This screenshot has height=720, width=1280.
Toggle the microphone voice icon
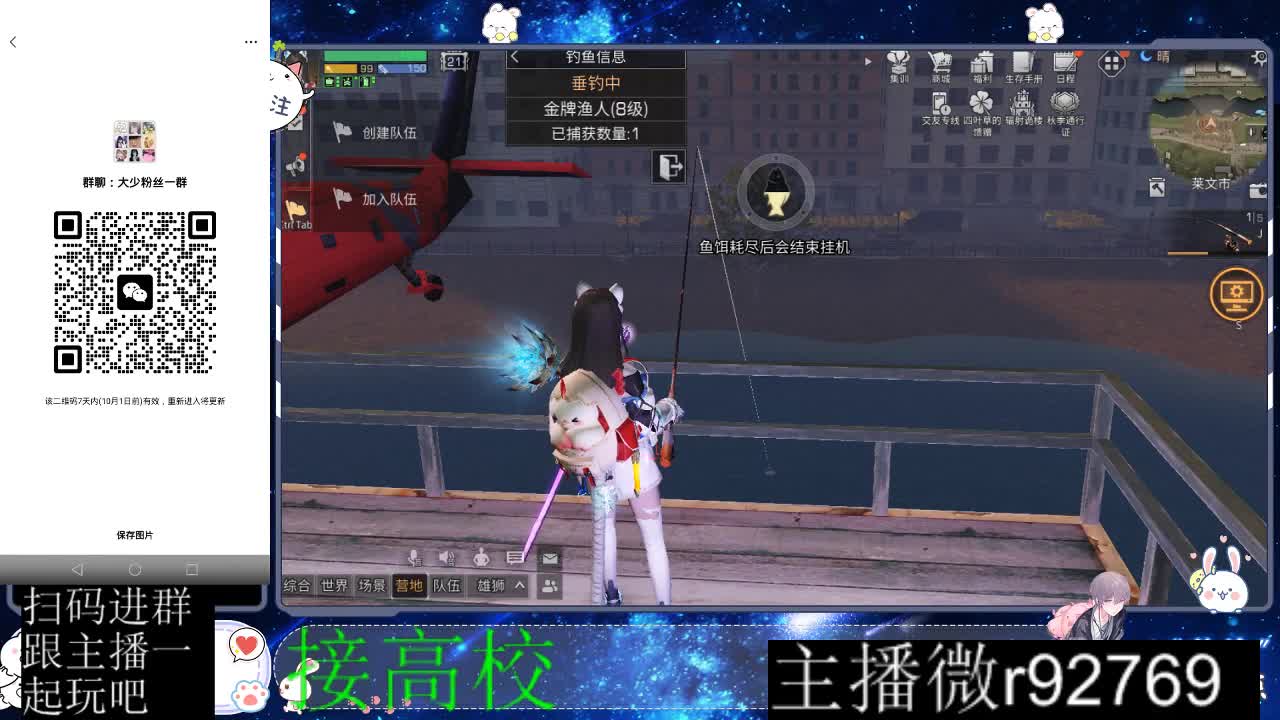pos(417,558)
